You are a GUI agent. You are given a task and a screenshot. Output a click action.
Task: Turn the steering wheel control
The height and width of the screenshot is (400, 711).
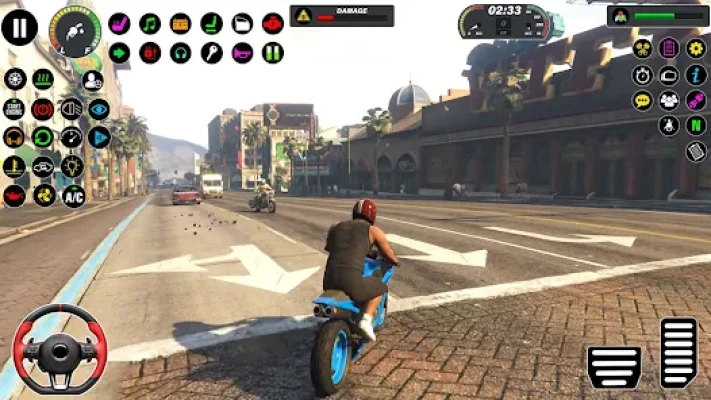coord(60,349)
